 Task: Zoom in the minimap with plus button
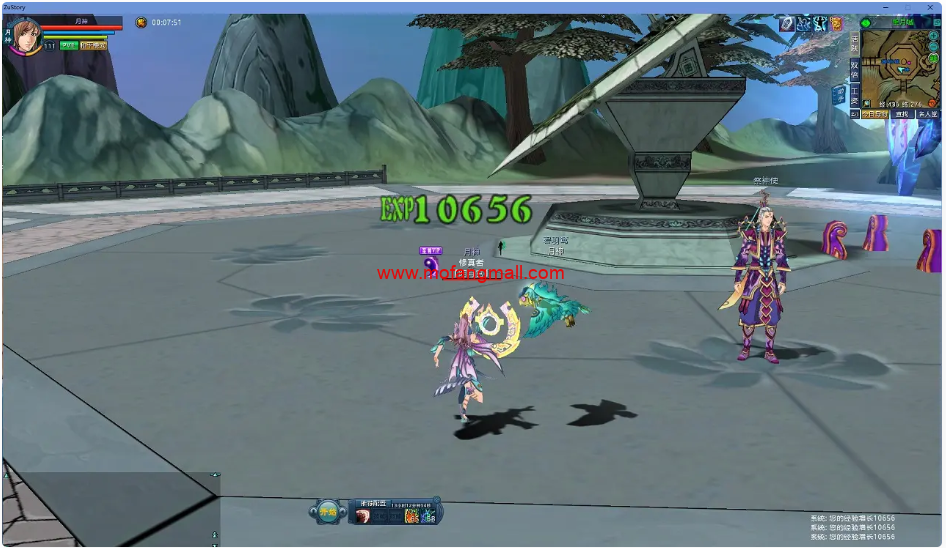pyautogui.click(x=933, y=36)
